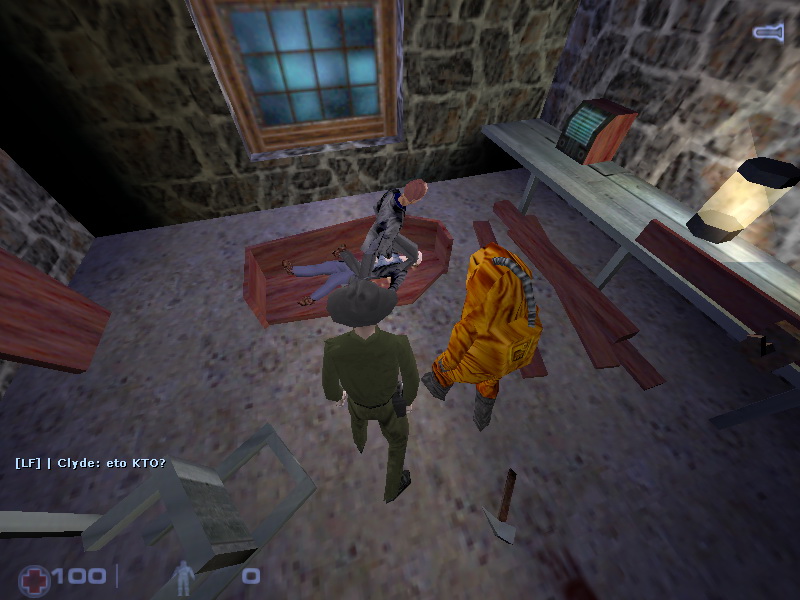Click the armor suit figure icon

[x=184, y=576]
